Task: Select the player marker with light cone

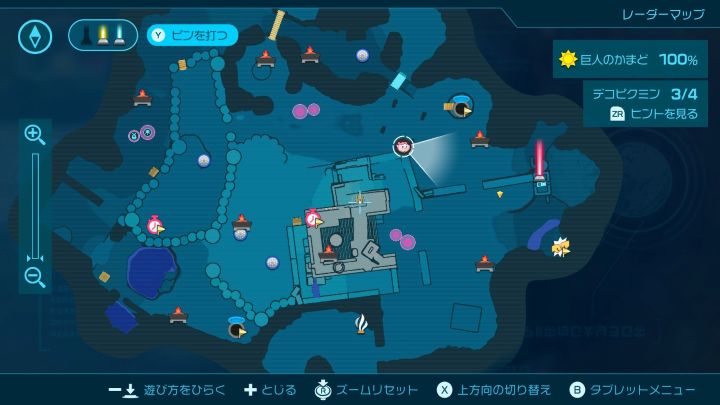Action: click(x=404, y=146)
